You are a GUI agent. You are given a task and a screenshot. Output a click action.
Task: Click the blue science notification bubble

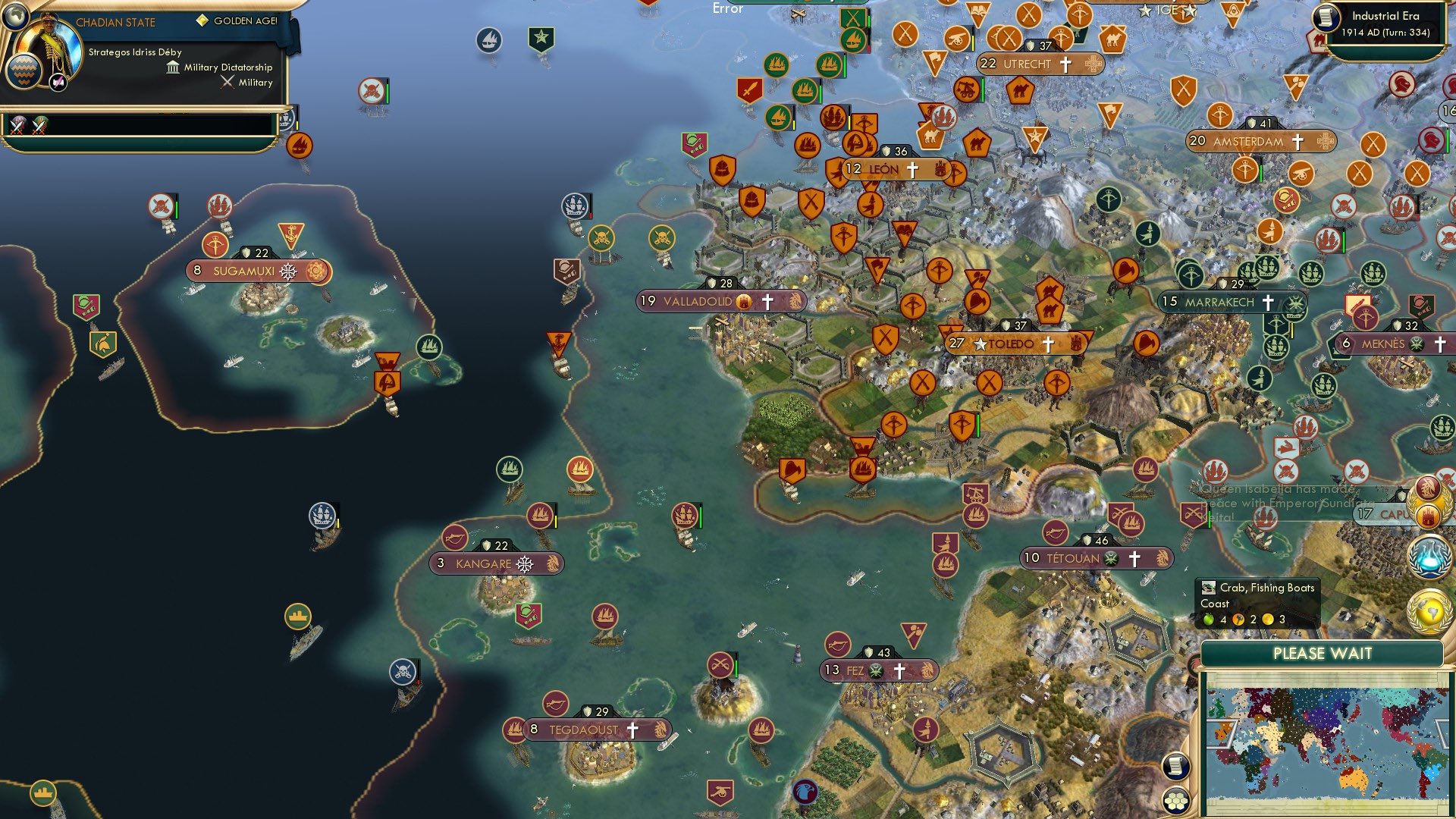click(1431, 556)
